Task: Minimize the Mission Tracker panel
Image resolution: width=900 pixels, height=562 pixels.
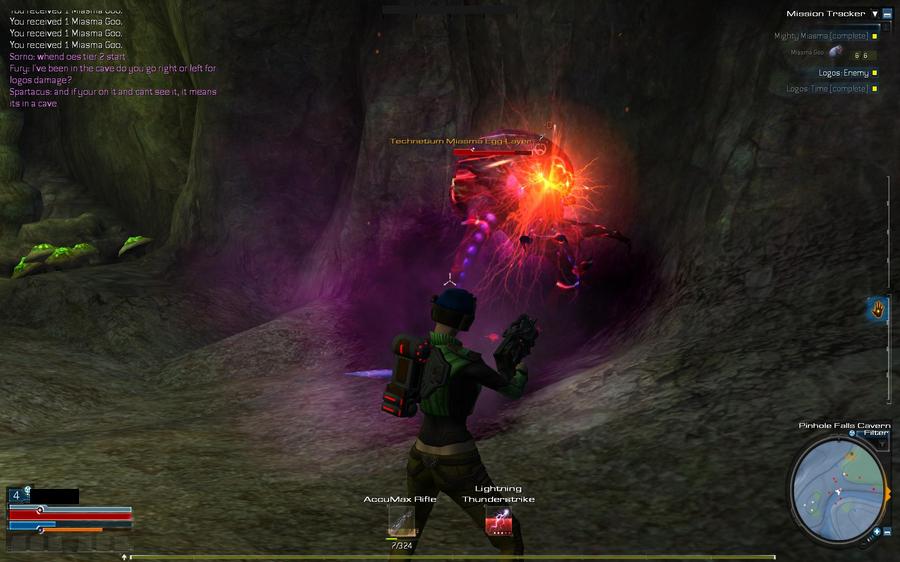Action: tap(887, 14)
